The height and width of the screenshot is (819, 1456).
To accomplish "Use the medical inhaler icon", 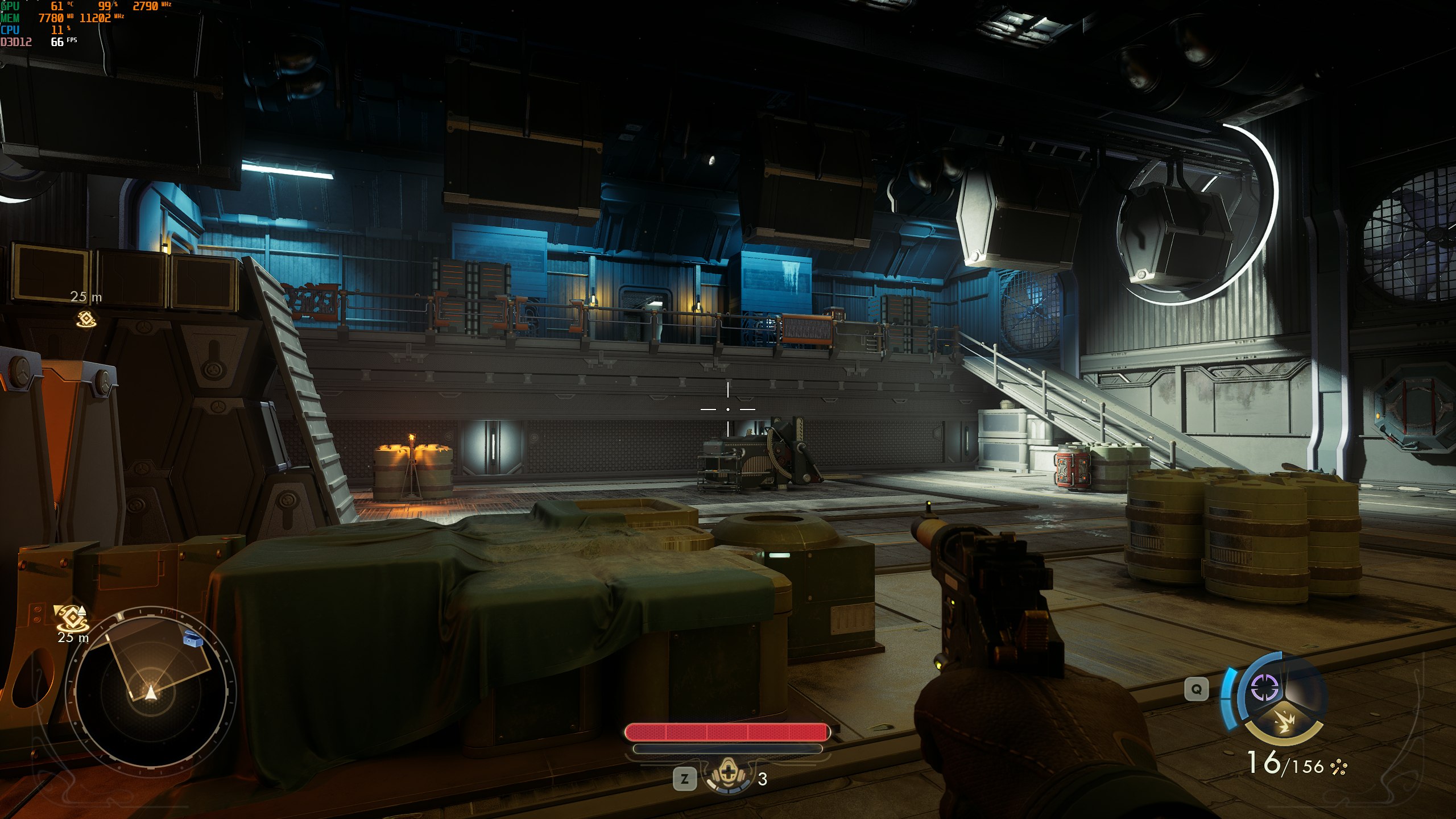I will coord(727,776).
